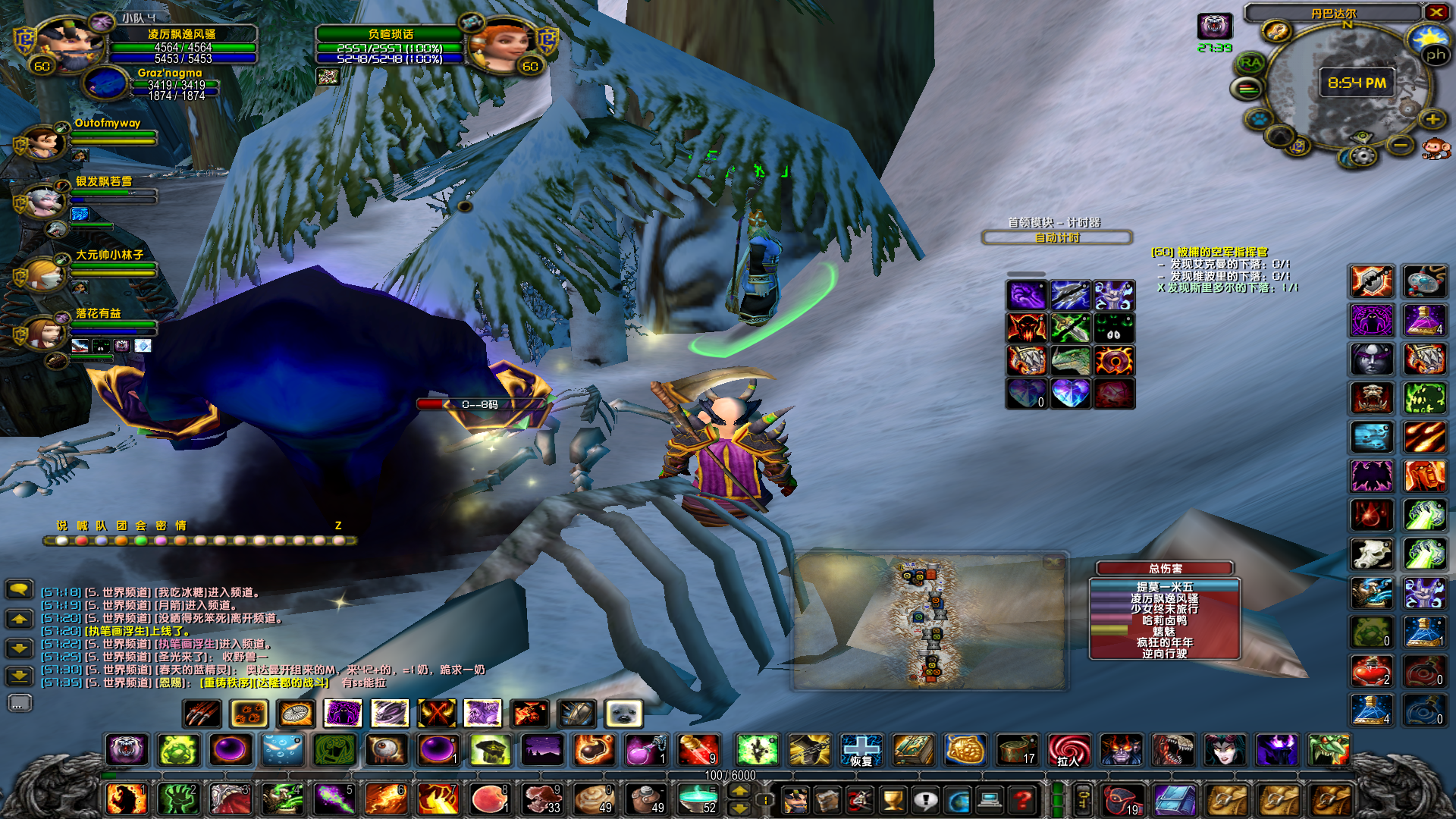Open the blue backpack bag slot
The height and width of the screenshot is (819, 1456).
pyautogui.click(x=1175, y=799)
